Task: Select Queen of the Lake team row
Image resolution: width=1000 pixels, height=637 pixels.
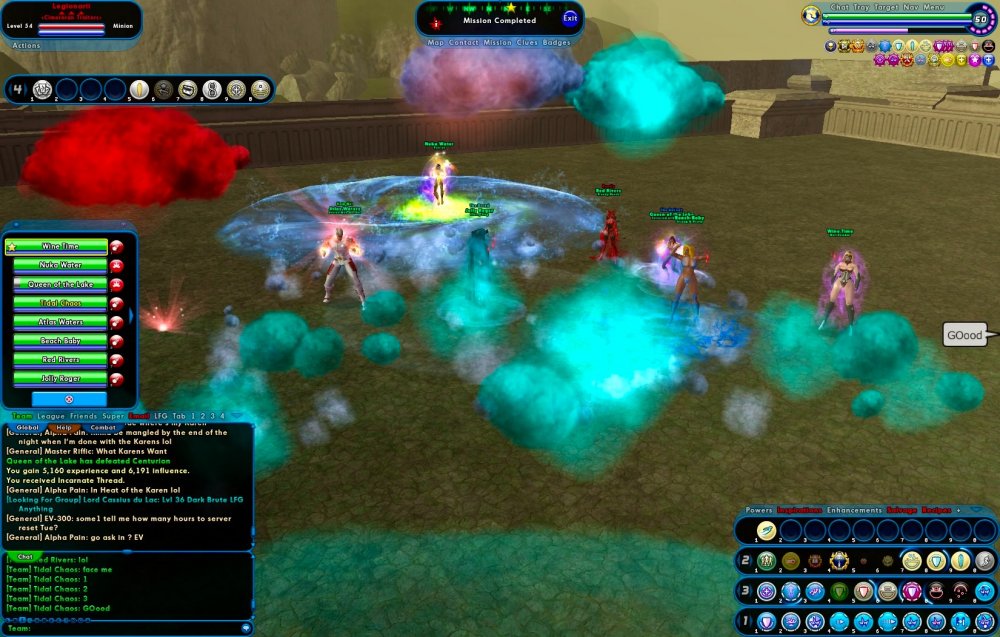Action: (x=60, y=284)
